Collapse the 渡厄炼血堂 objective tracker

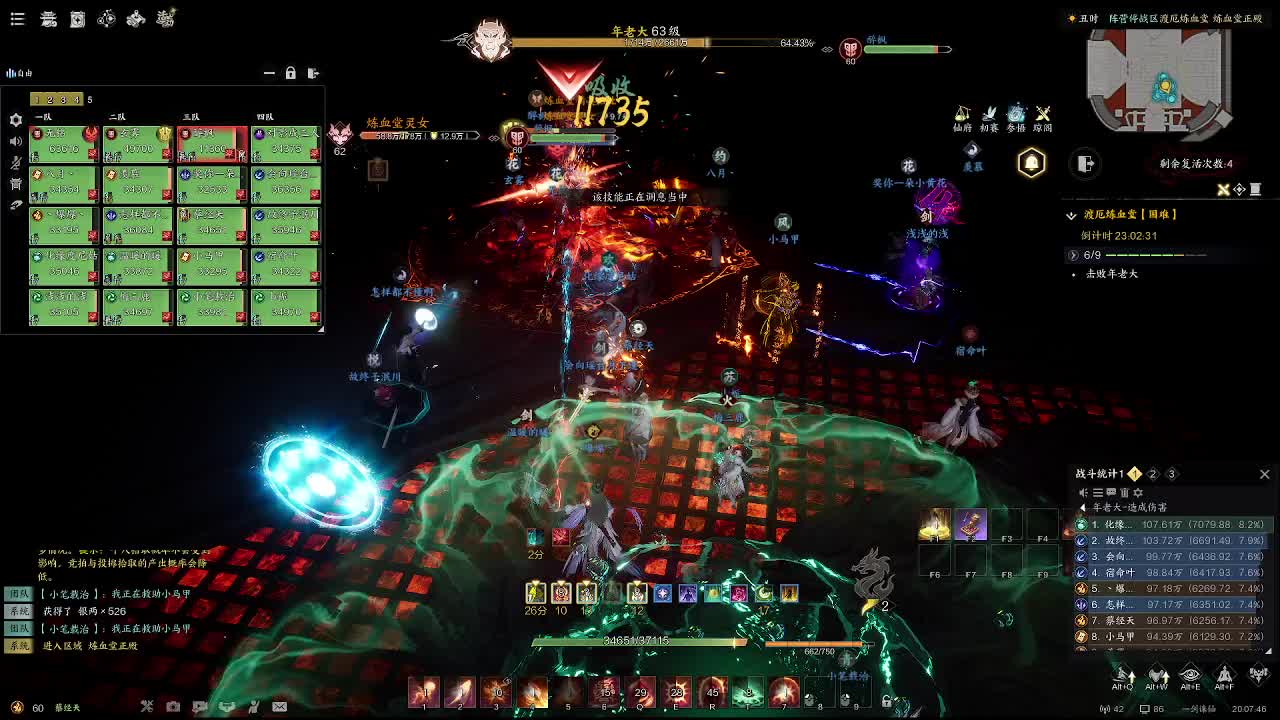click(1071, 215)
